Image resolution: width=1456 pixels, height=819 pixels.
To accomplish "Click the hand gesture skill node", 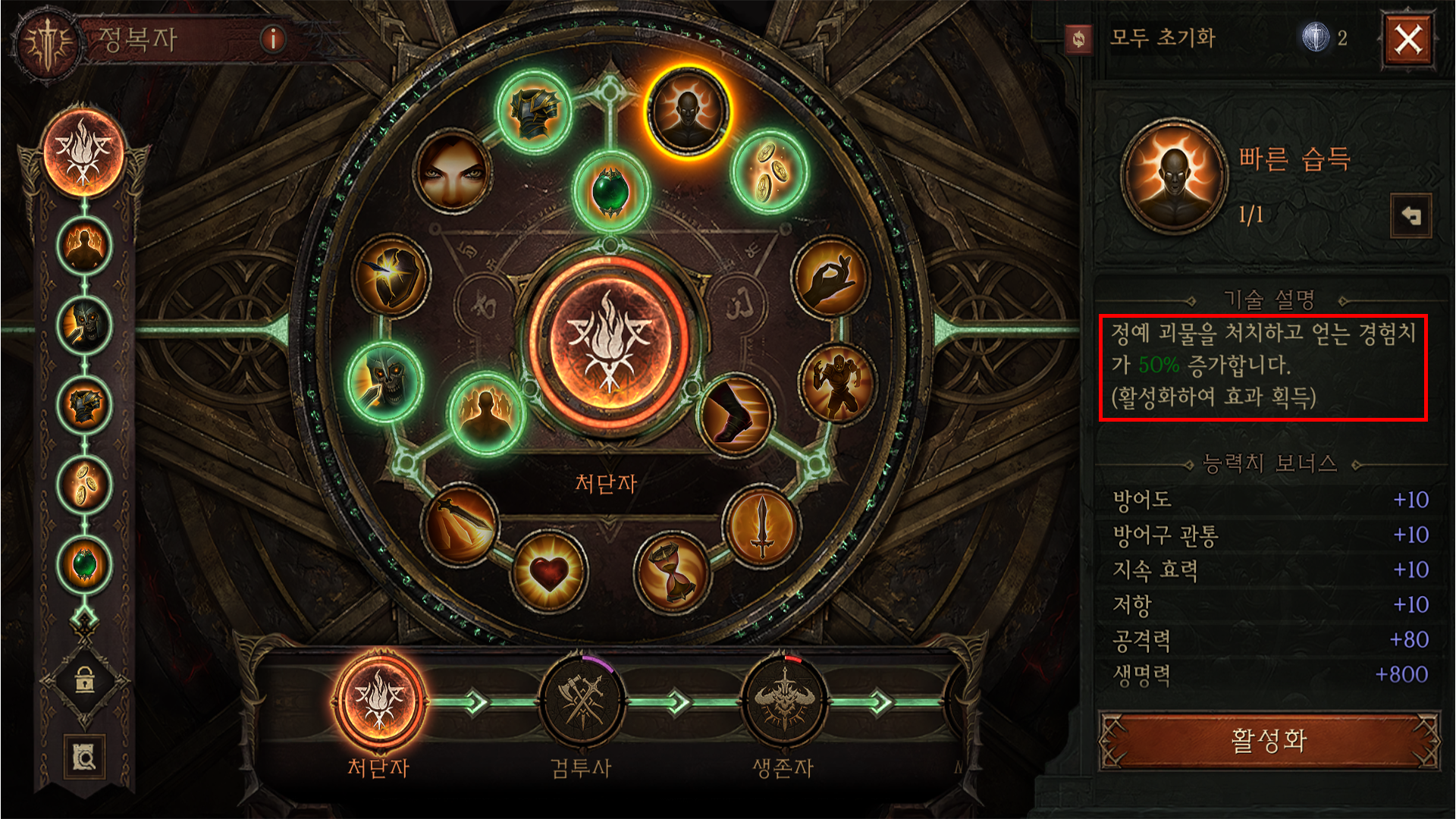I will [830, 277].
